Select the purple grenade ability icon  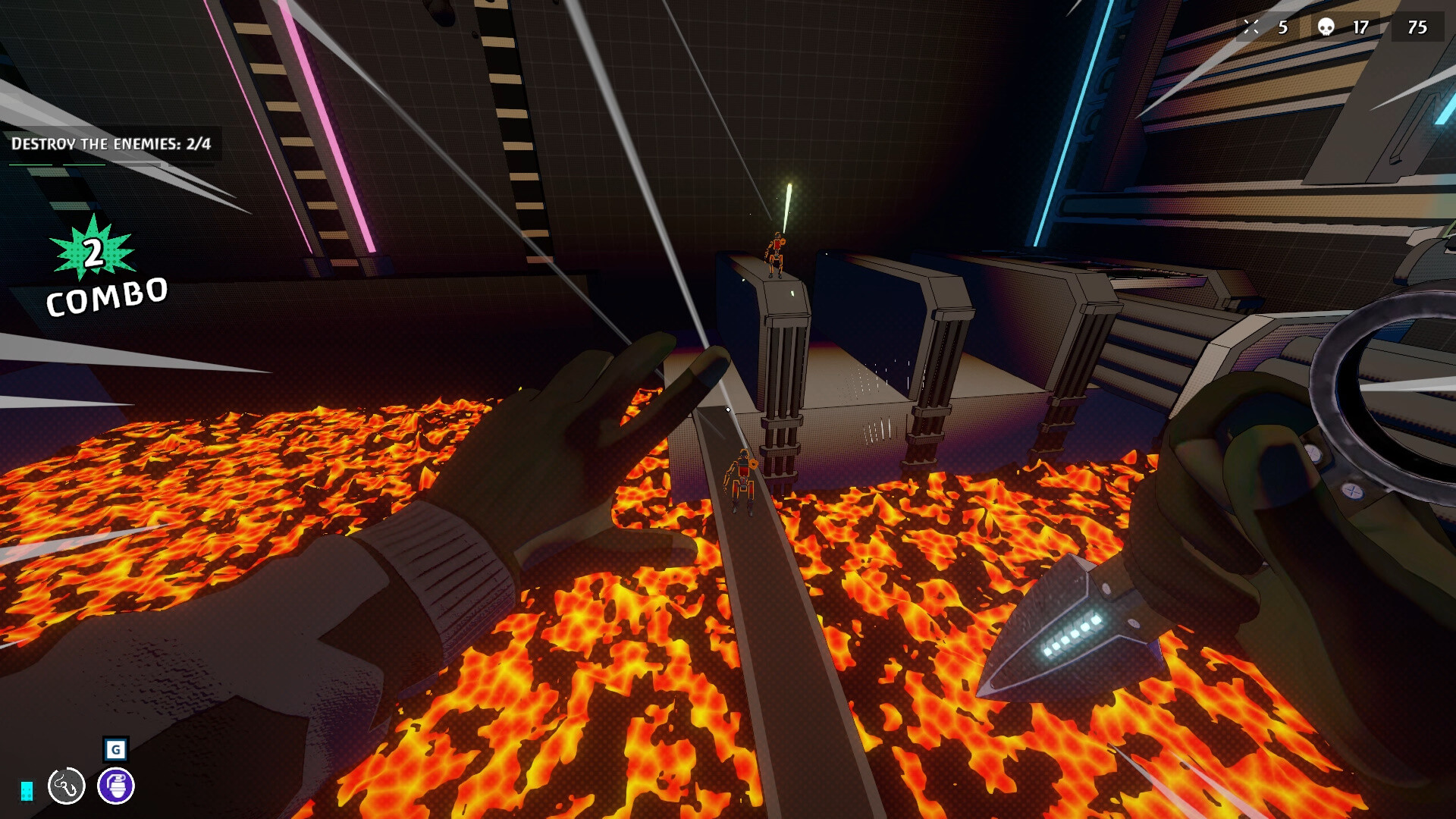tap(115, 786)
